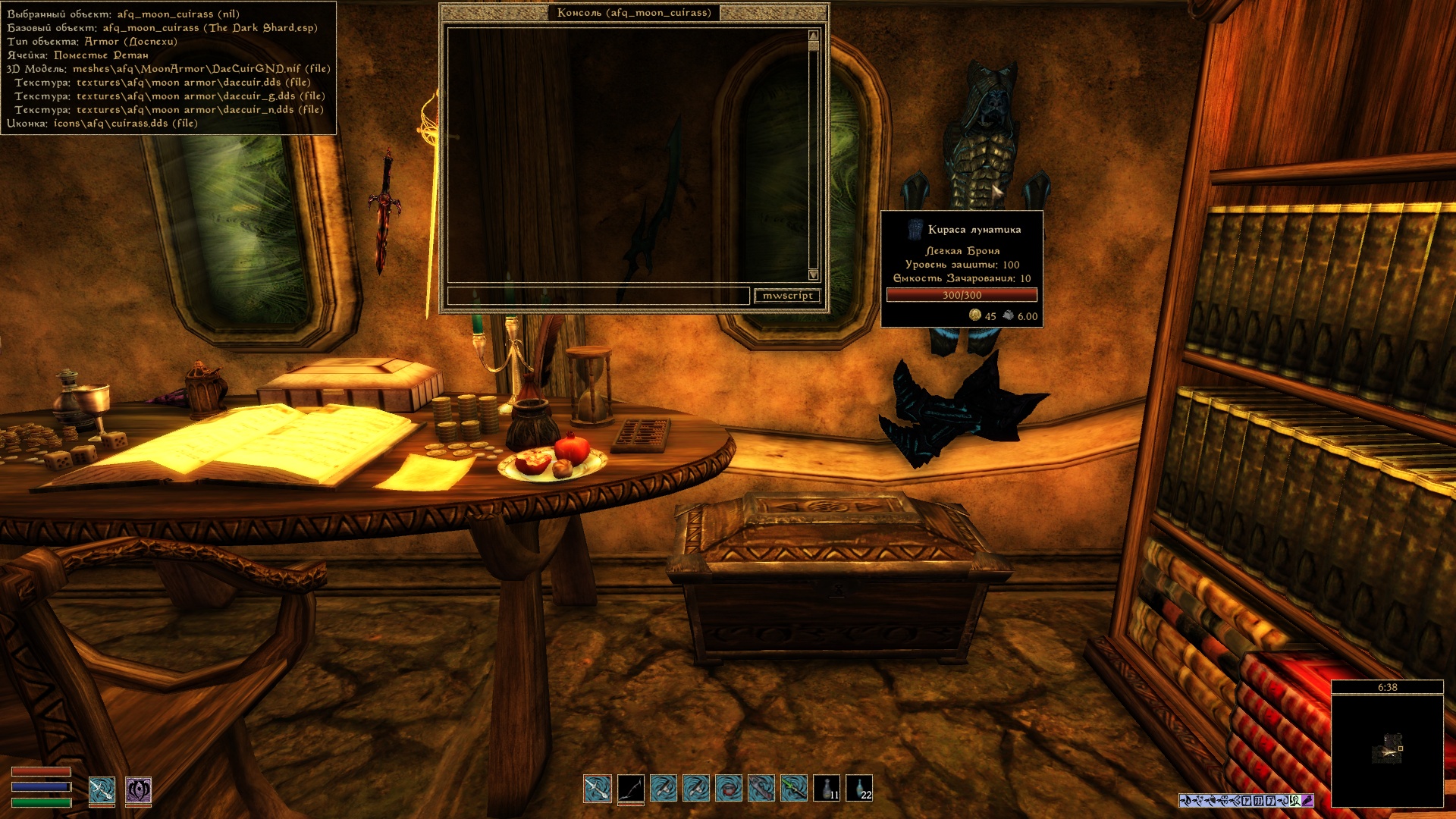Select the equipped sword weapon icon
Viewport: 1456px width, 819px height.
click(102, 790)
